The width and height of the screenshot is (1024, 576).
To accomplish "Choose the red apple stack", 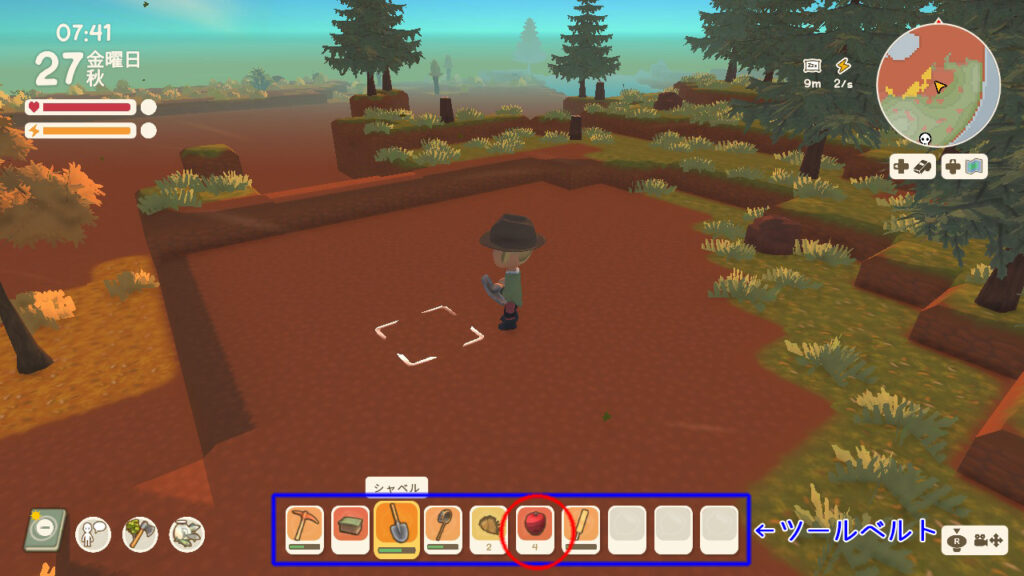I will [x=535, y=527].
